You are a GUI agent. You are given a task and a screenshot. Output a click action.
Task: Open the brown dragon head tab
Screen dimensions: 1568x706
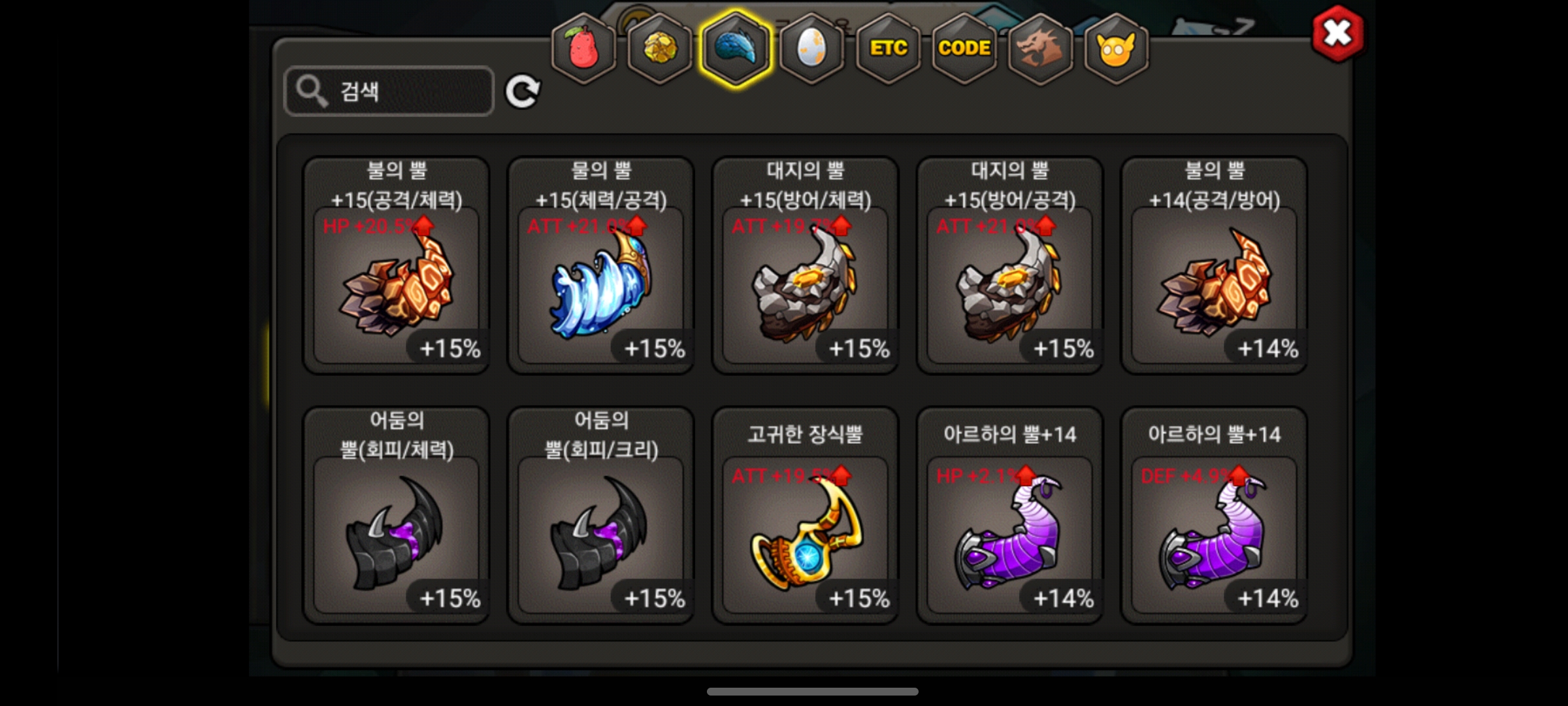coord(1040,48)
